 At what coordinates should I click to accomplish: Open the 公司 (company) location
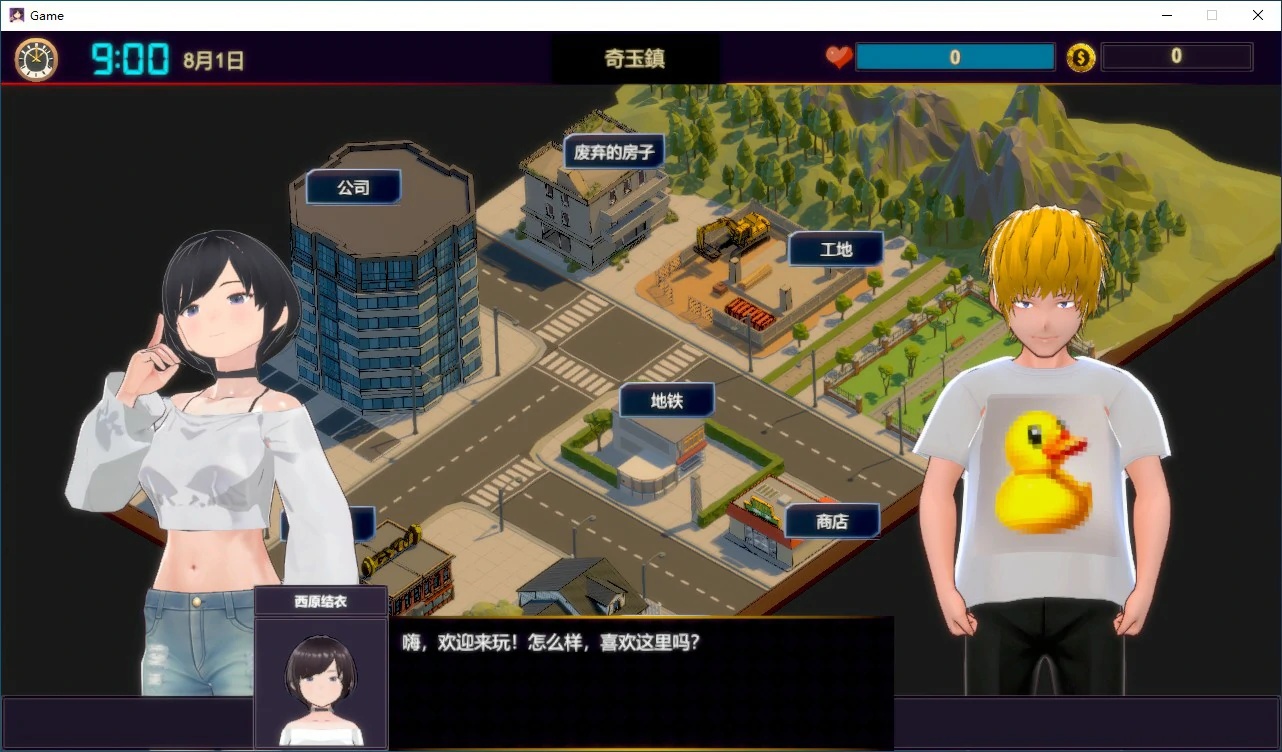(352, 186)
